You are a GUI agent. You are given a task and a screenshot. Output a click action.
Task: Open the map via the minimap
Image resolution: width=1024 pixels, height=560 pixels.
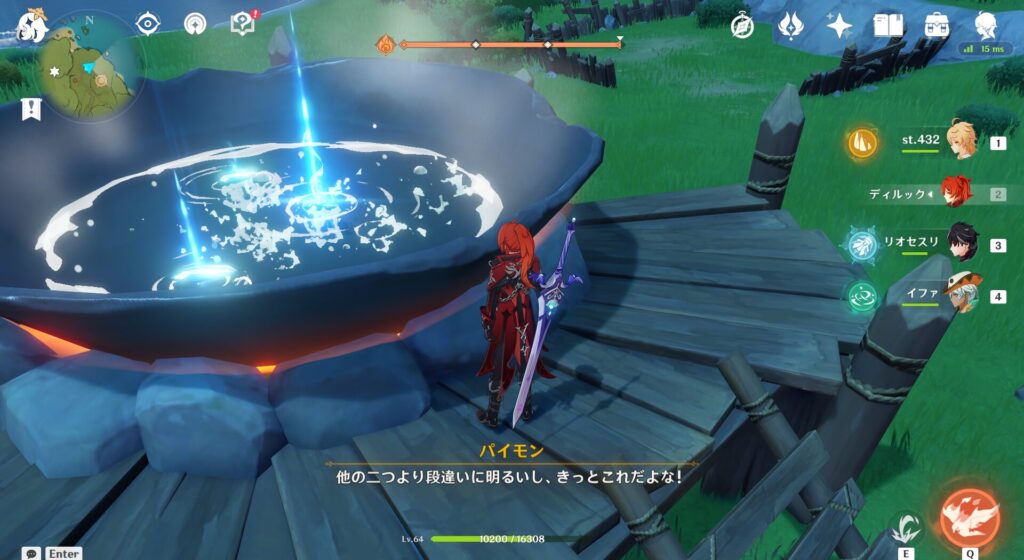[x=90, y=72]
